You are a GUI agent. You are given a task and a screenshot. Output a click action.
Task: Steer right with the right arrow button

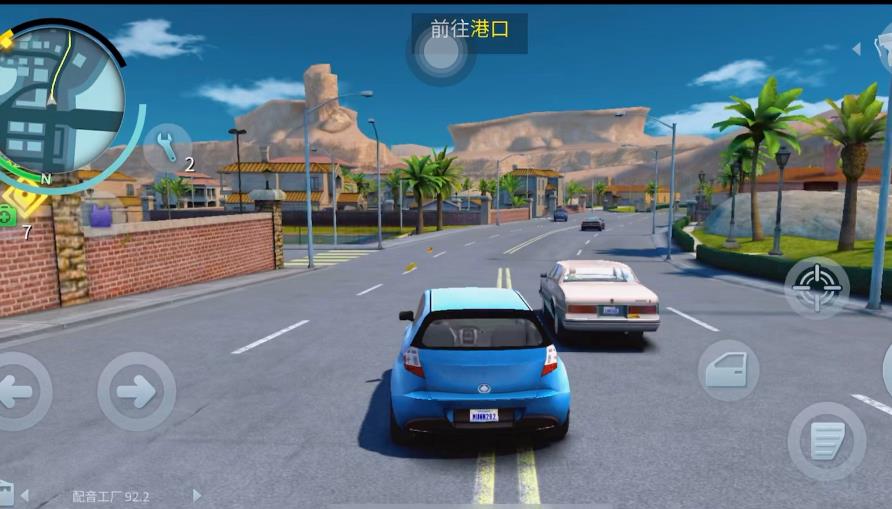(136, 391)
